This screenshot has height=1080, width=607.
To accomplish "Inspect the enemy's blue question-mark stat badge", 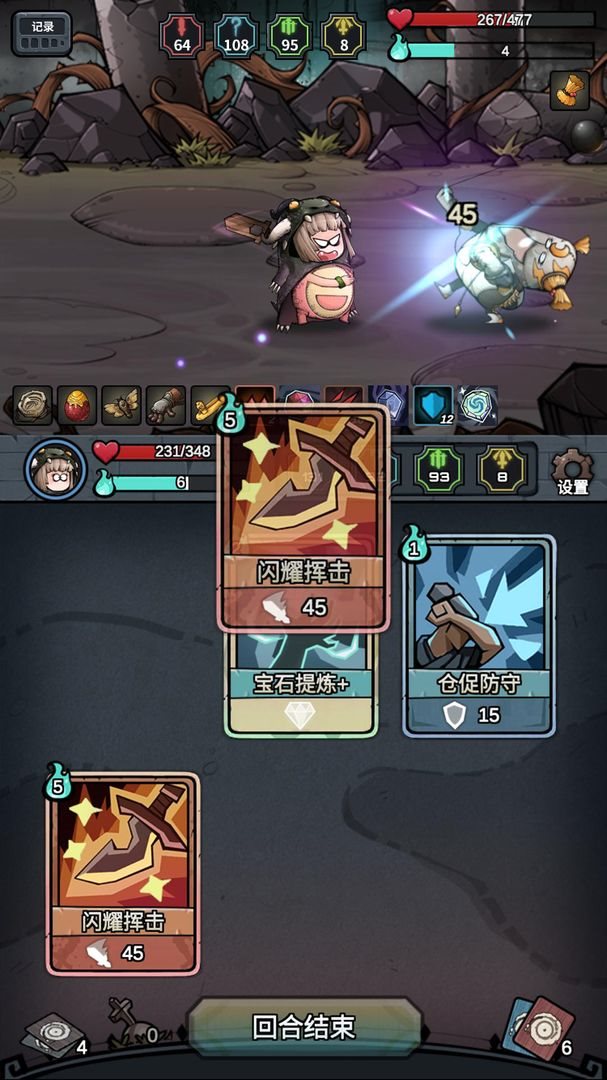I will pyautogui.click(x=236, y=36).
